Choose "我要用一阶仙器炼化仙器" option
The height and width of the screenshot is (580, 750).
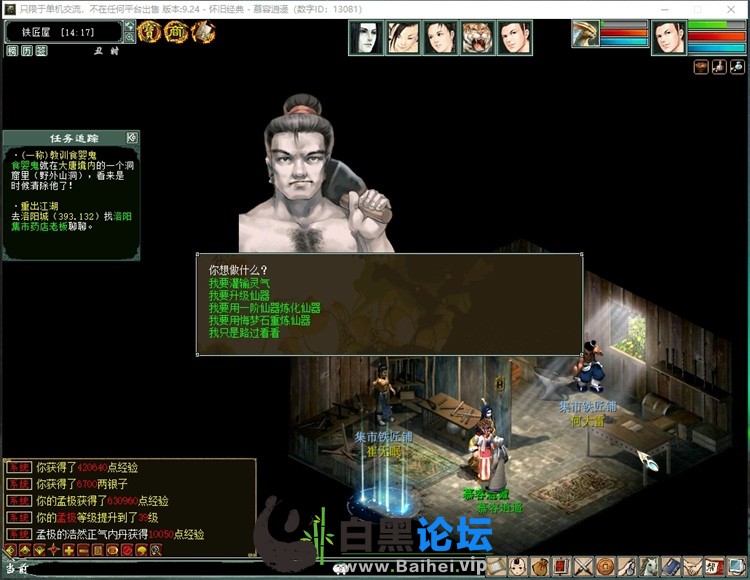265,308
